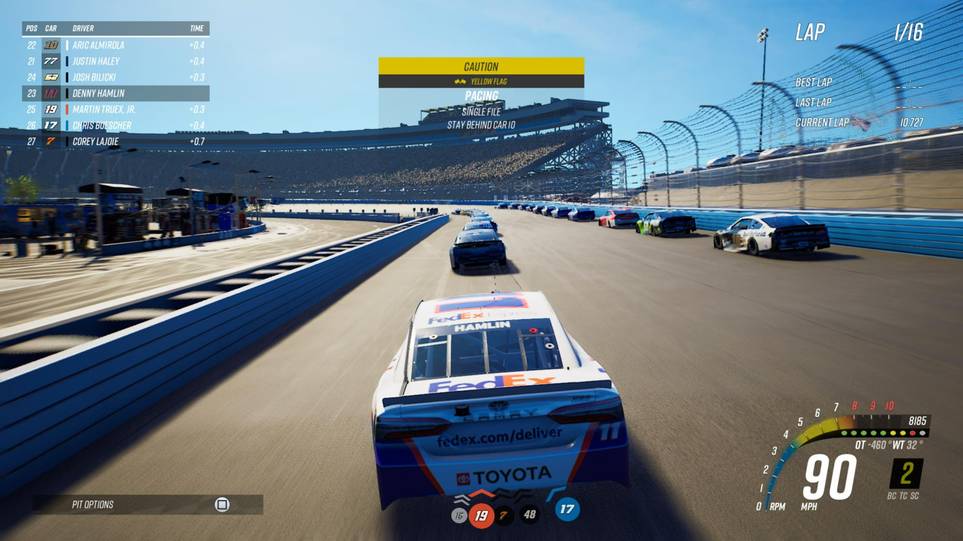
Task: Select Corey LaJoie's standings entry
Action: point(115,141)
